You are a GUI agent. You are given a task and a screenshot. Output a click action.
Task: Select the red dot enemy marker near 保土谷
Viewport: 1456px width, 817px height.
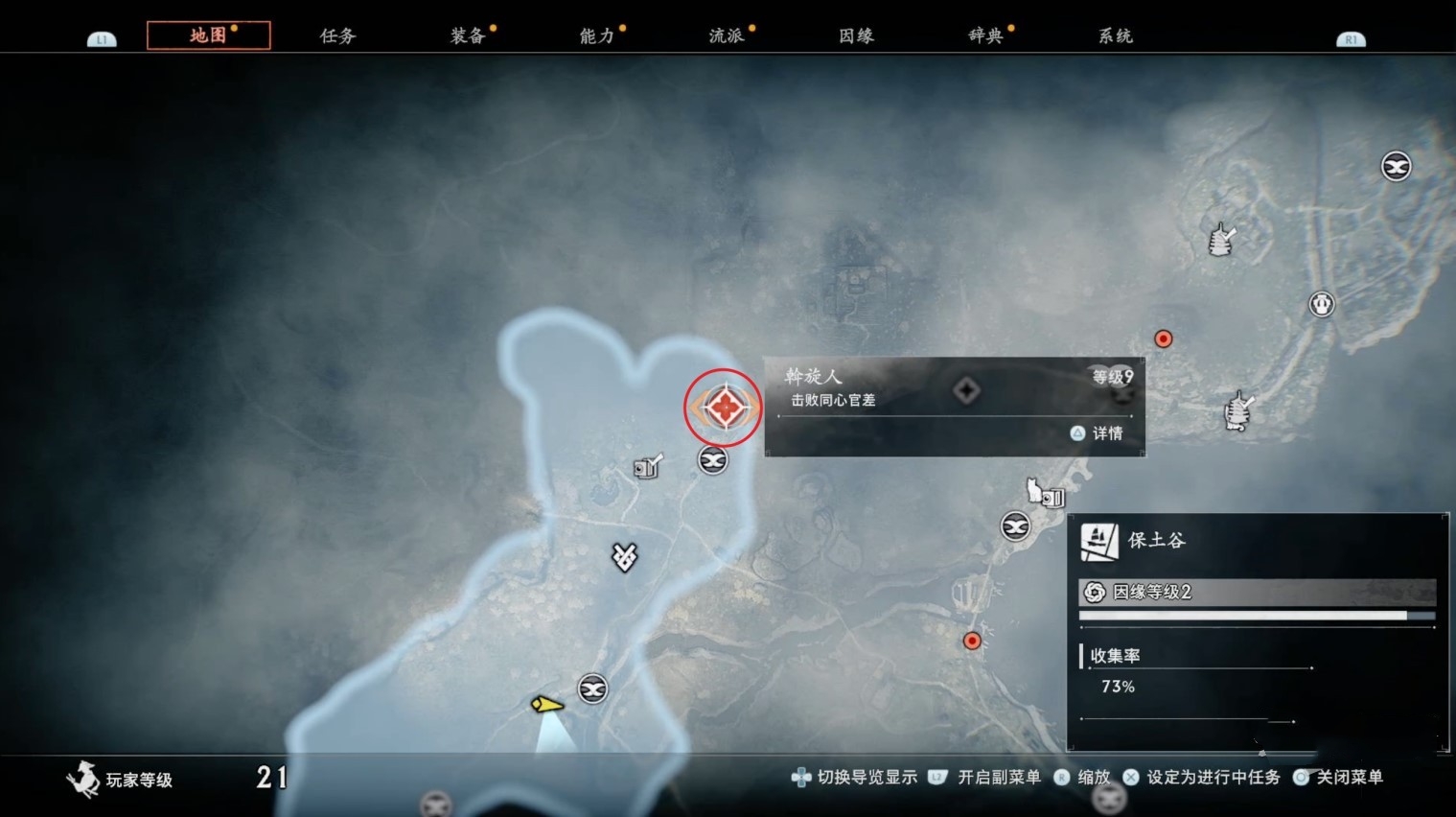(972, 641)
